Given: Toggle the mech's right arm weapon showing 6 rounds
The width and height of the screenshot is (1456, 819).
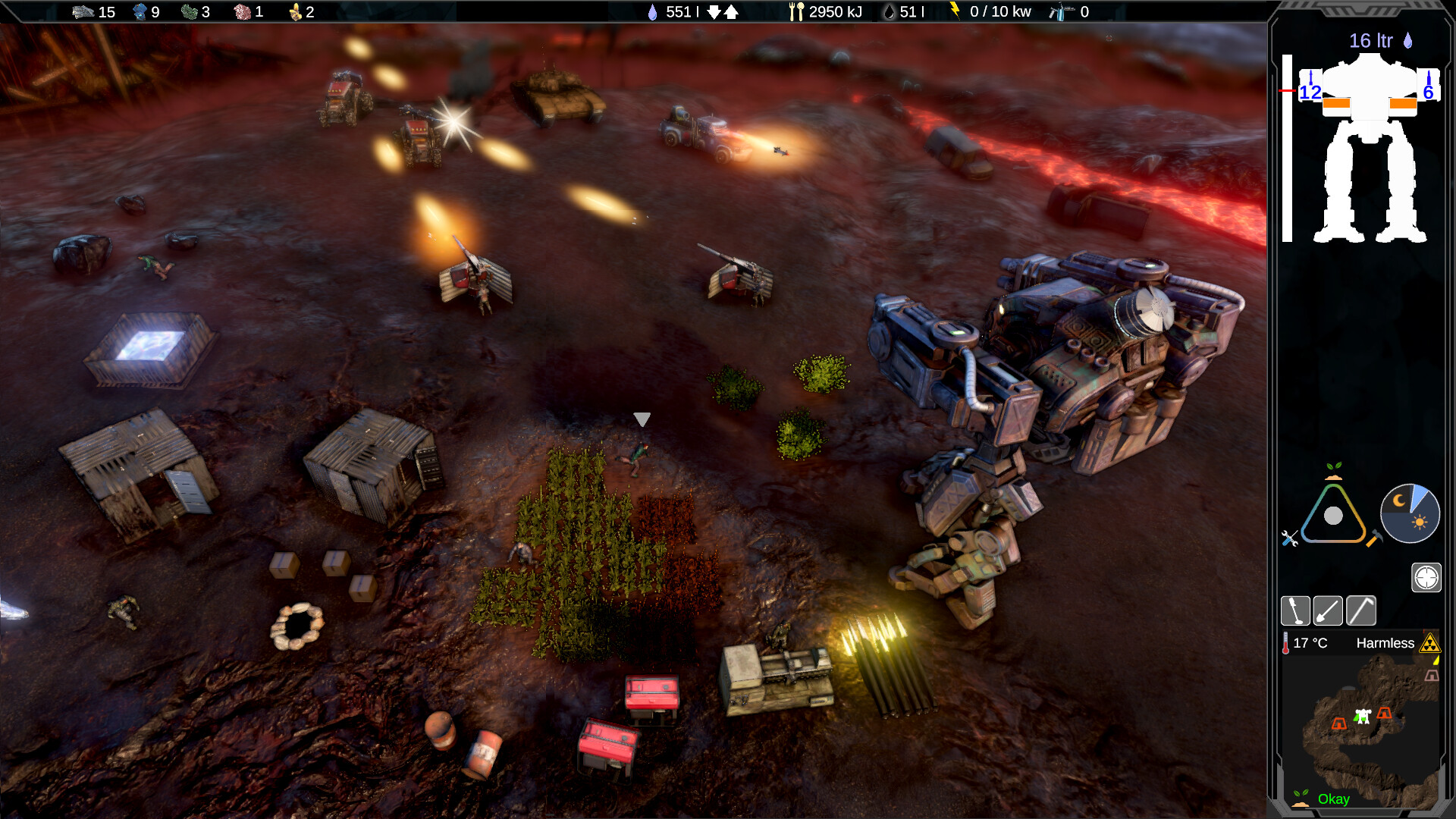Looking at the screenshot, I should pyautogui.click(x=1429, y=93).
